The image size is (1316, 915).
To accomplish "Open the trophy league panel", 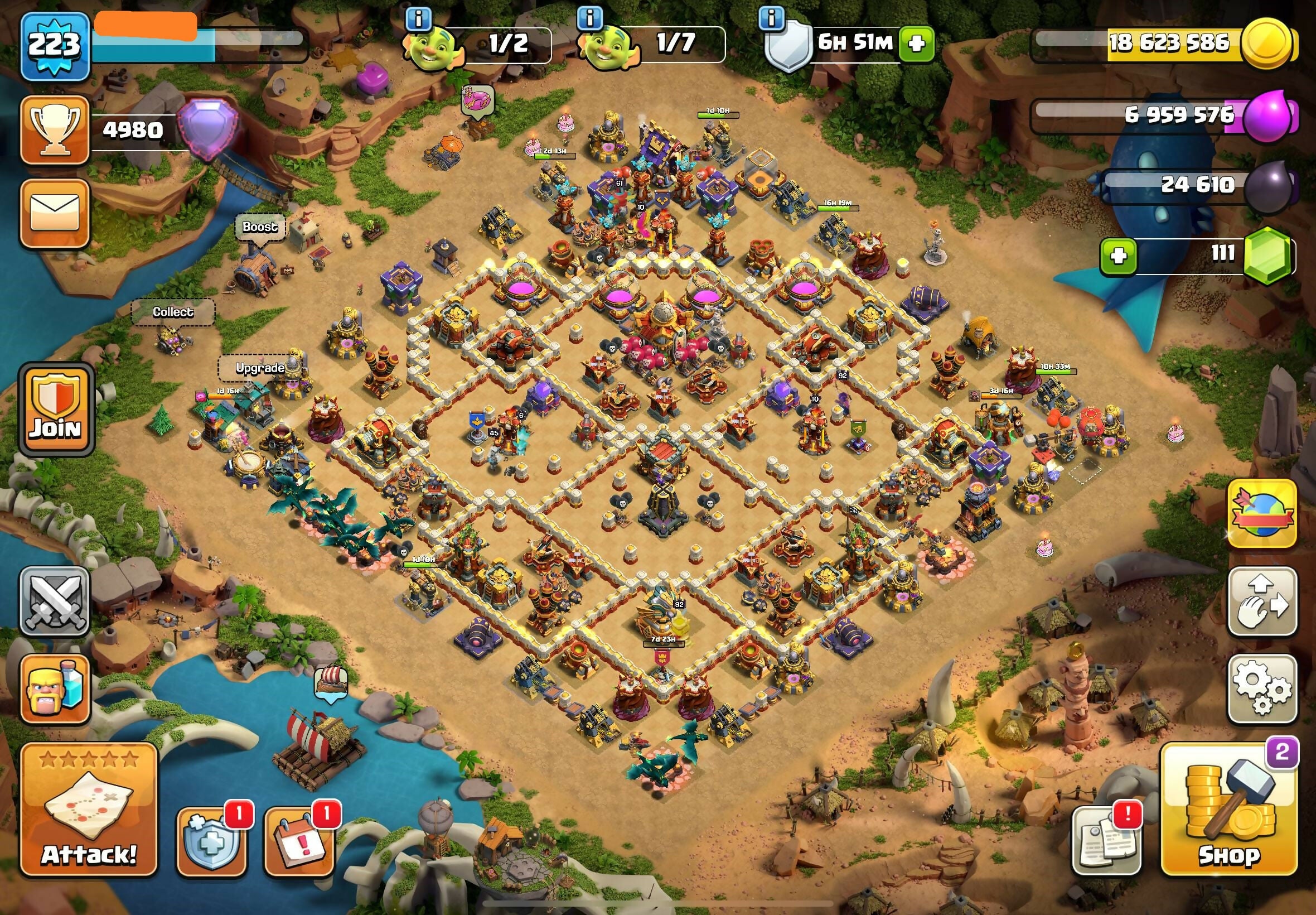I will point(55,130).
